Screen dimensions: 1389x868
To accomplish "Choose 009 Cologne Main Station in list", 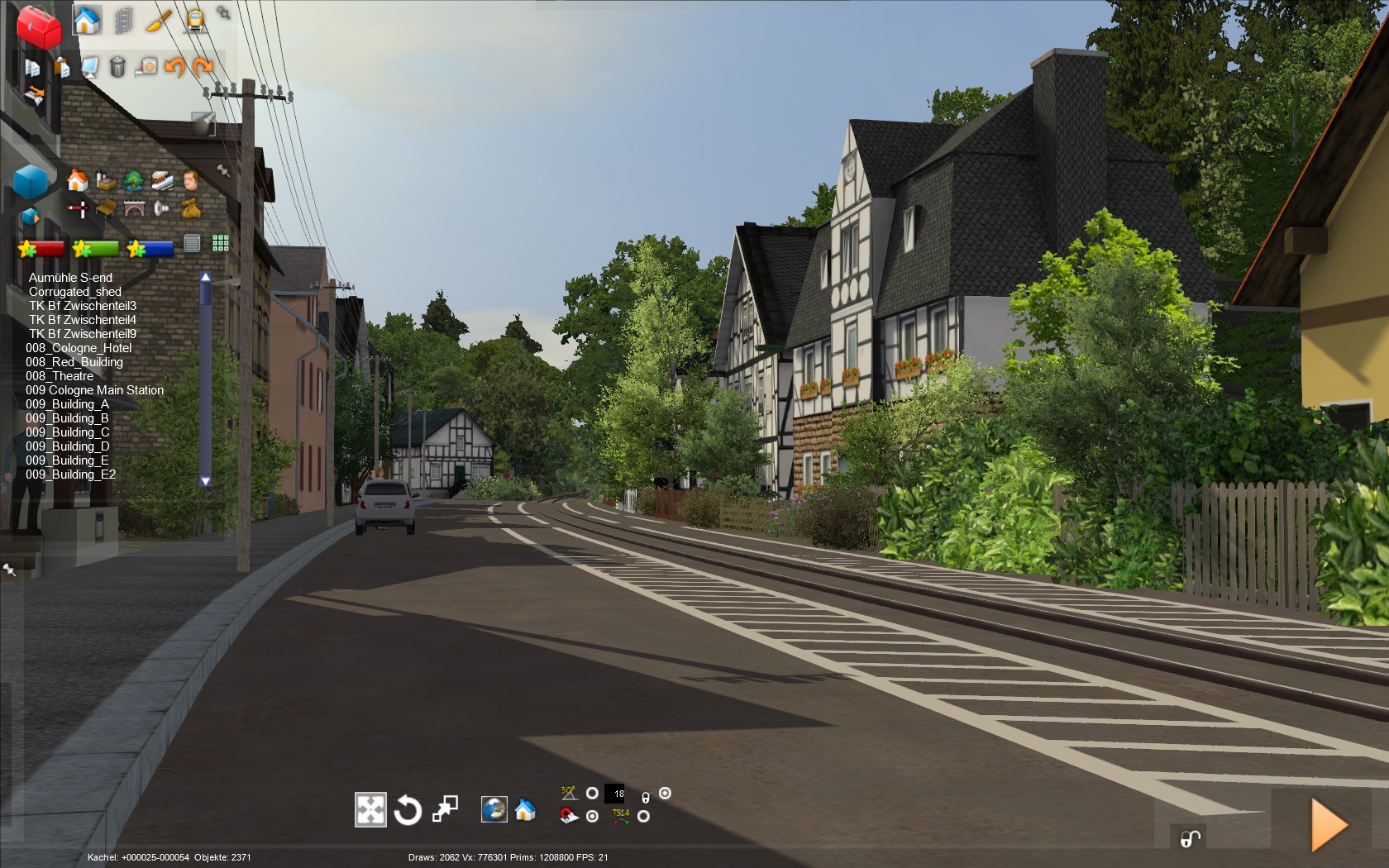I will 94,390.
